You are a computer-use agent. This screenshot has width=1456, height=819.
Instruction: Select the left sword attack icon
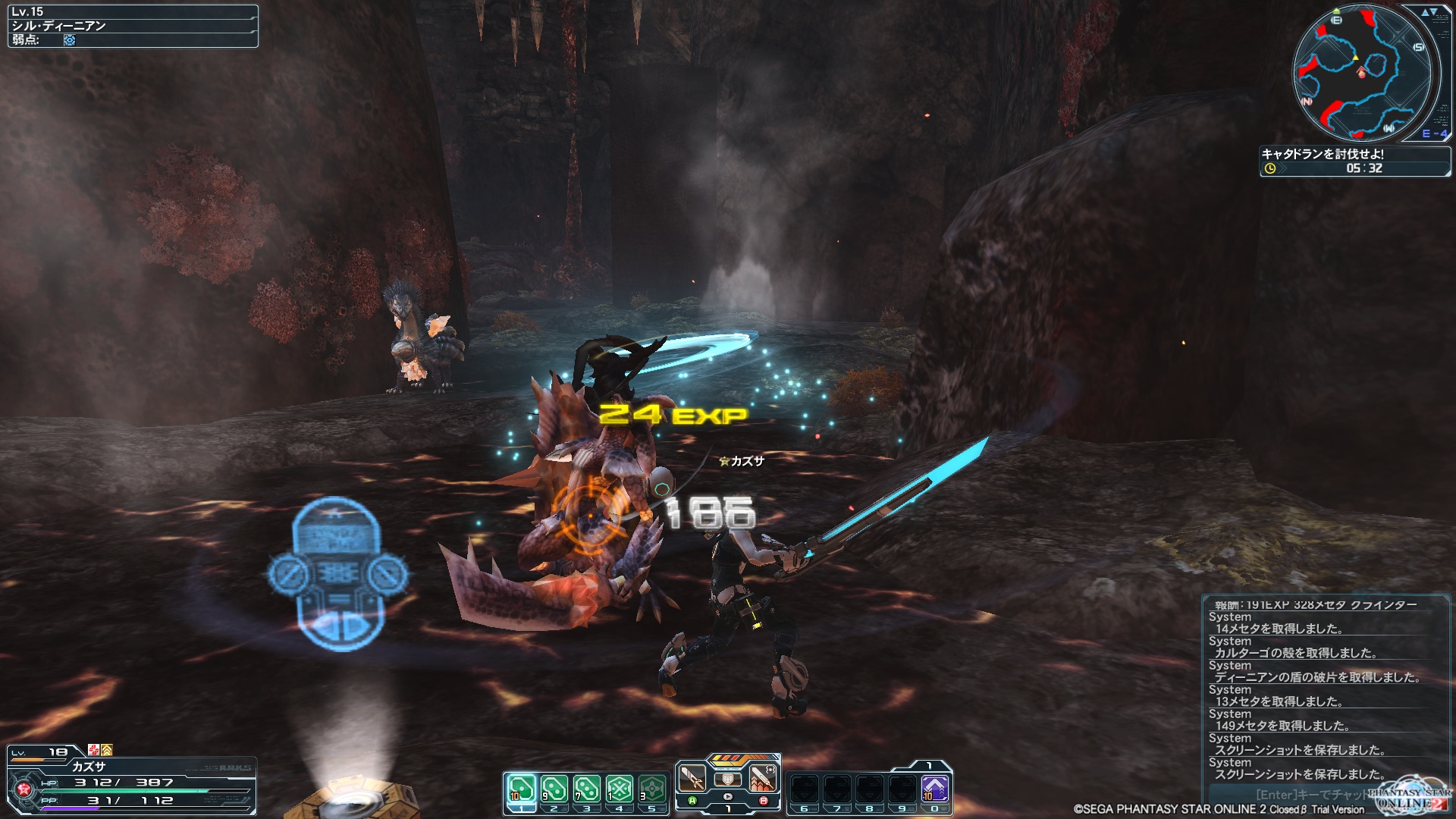coord(692,777)
